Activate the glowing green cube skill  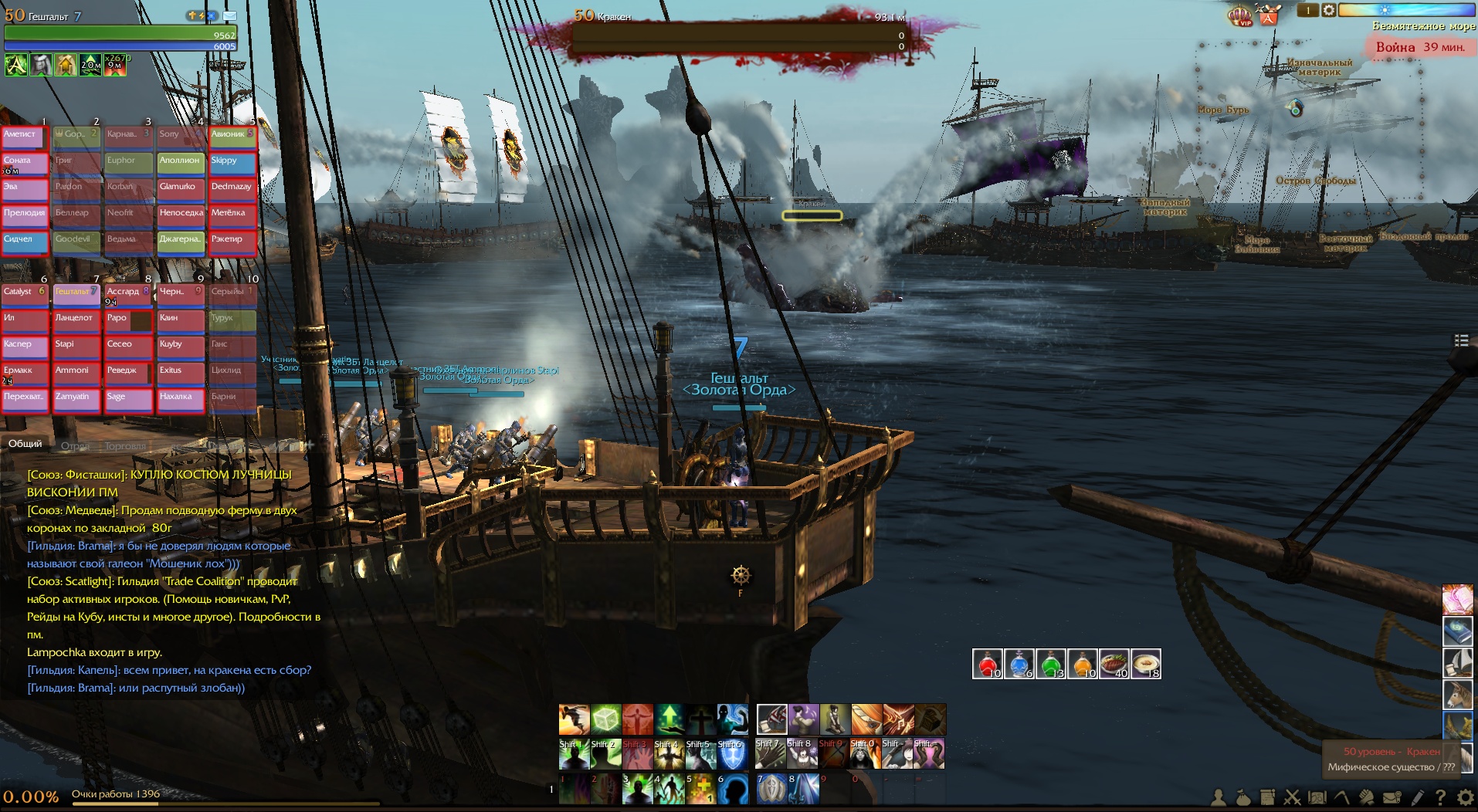605,719
